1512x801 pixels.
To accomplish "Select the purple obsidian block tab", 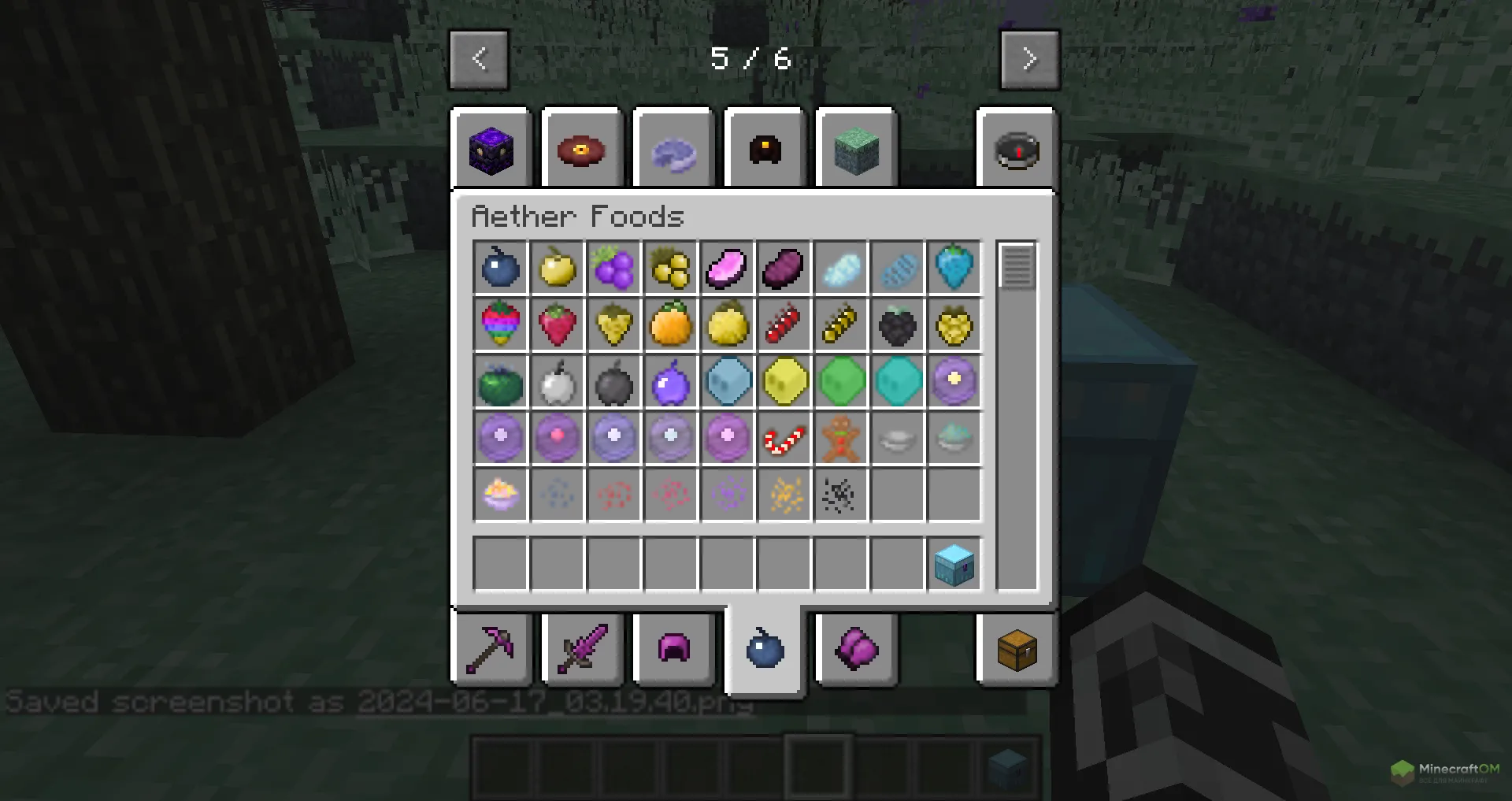I will point(491,150).
